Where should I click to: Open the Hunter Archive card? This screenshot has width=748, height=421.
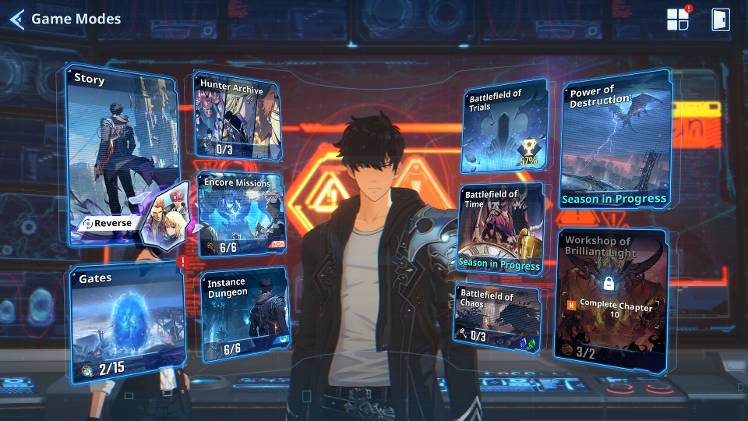pos(236,115)
